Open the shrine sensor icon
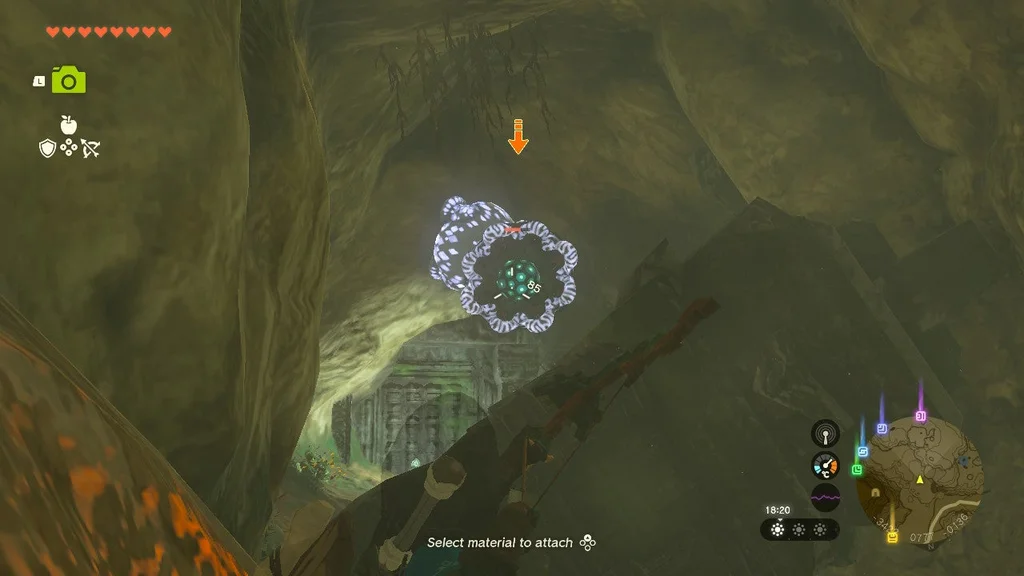Screen dimensions: 1024x576 pyautogui.click(x=825, y=433)
